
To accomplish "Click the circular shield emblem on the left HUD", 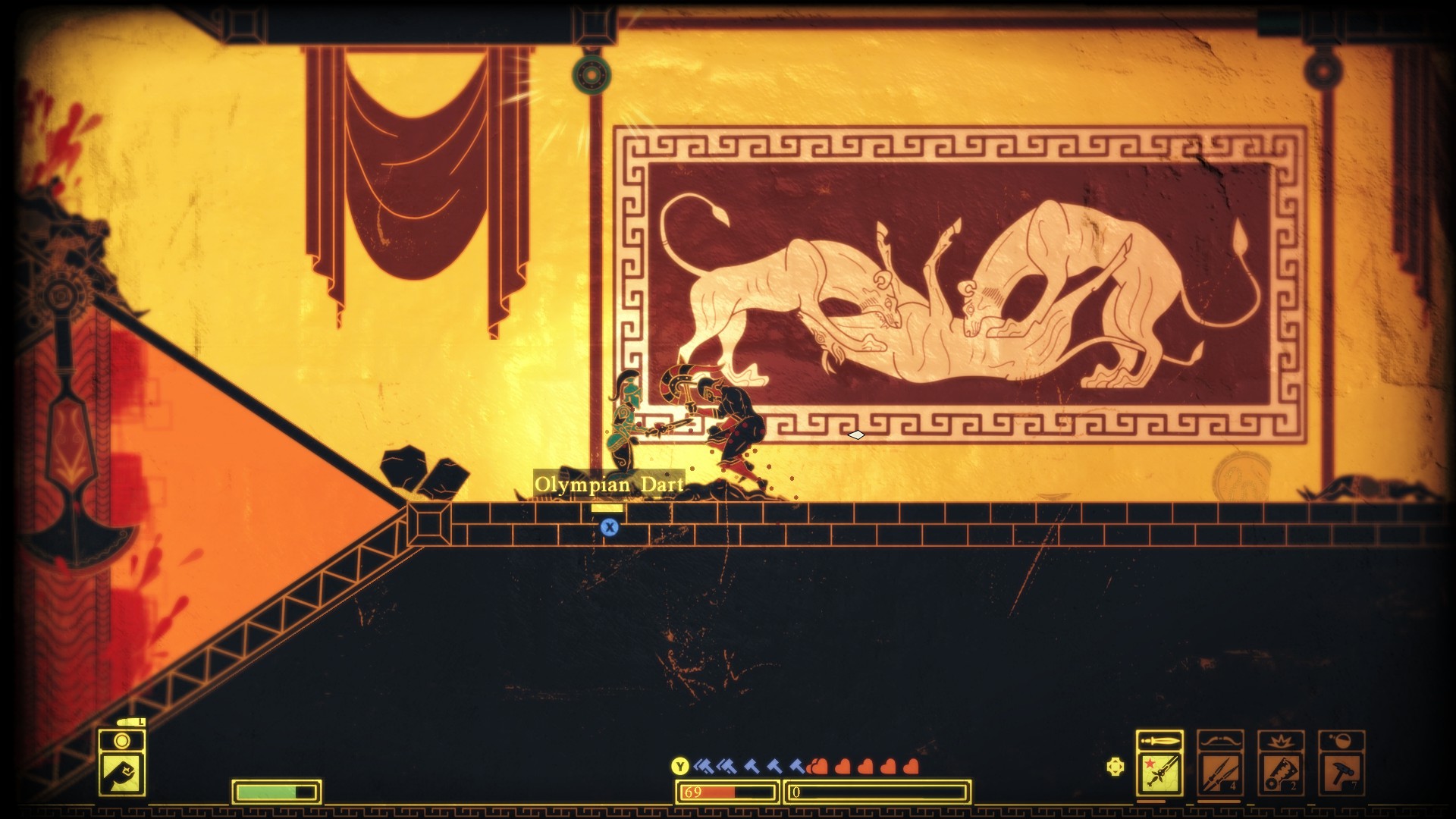I will (x=121, y=741).
